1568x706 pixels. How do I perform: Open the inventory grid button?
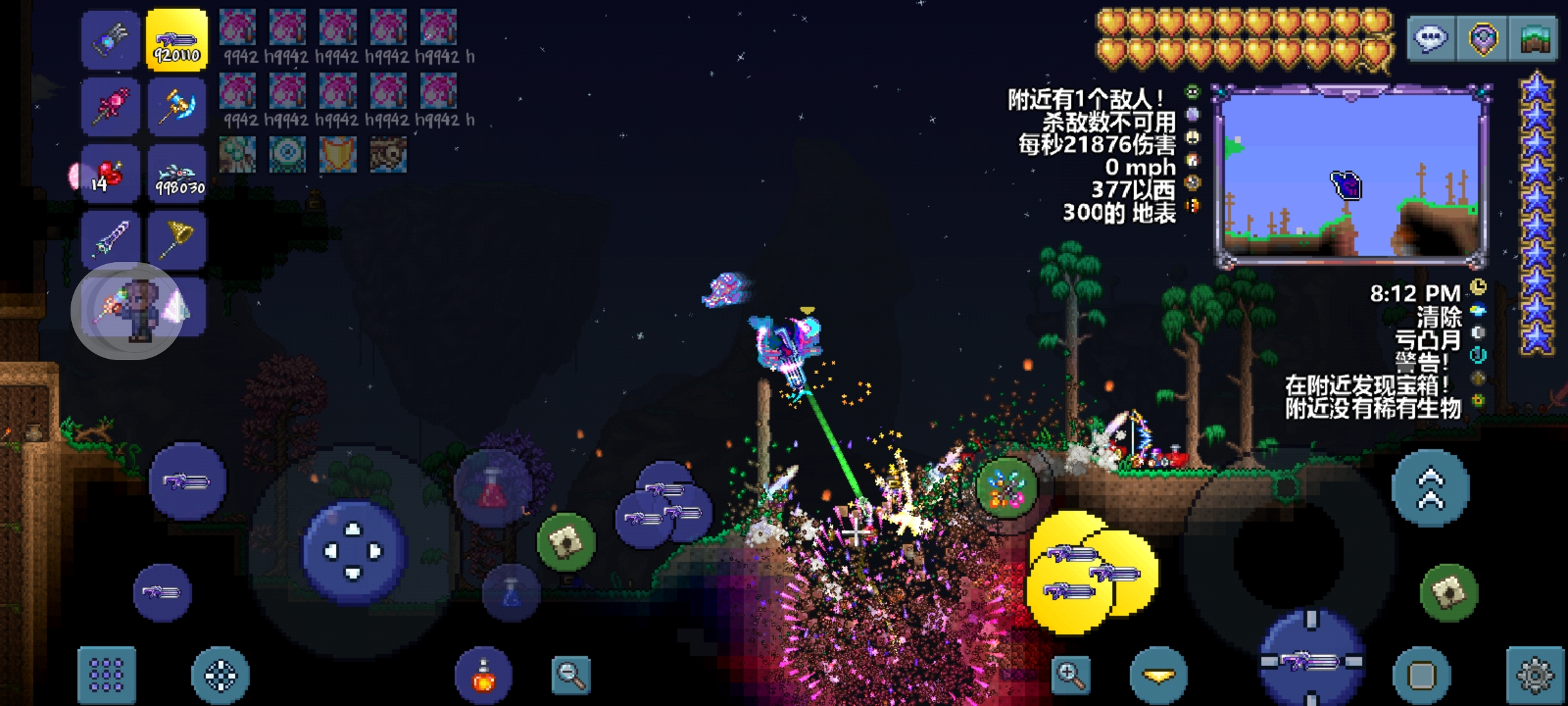pos(106,675)
